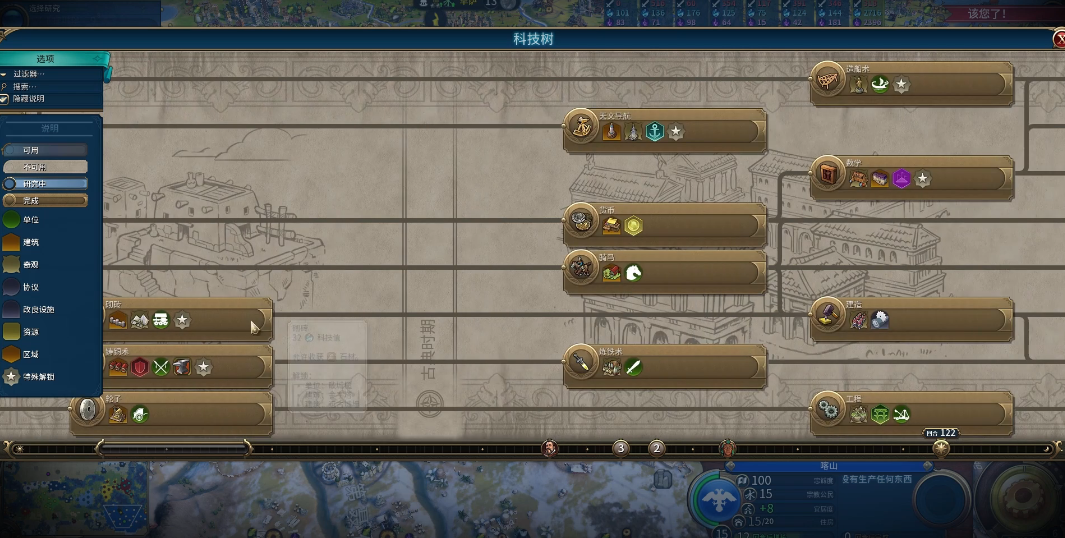Close the technology tree screen
This screenshot has height=538, width=1065.
pyautogui.click(x=1059, y=39)
